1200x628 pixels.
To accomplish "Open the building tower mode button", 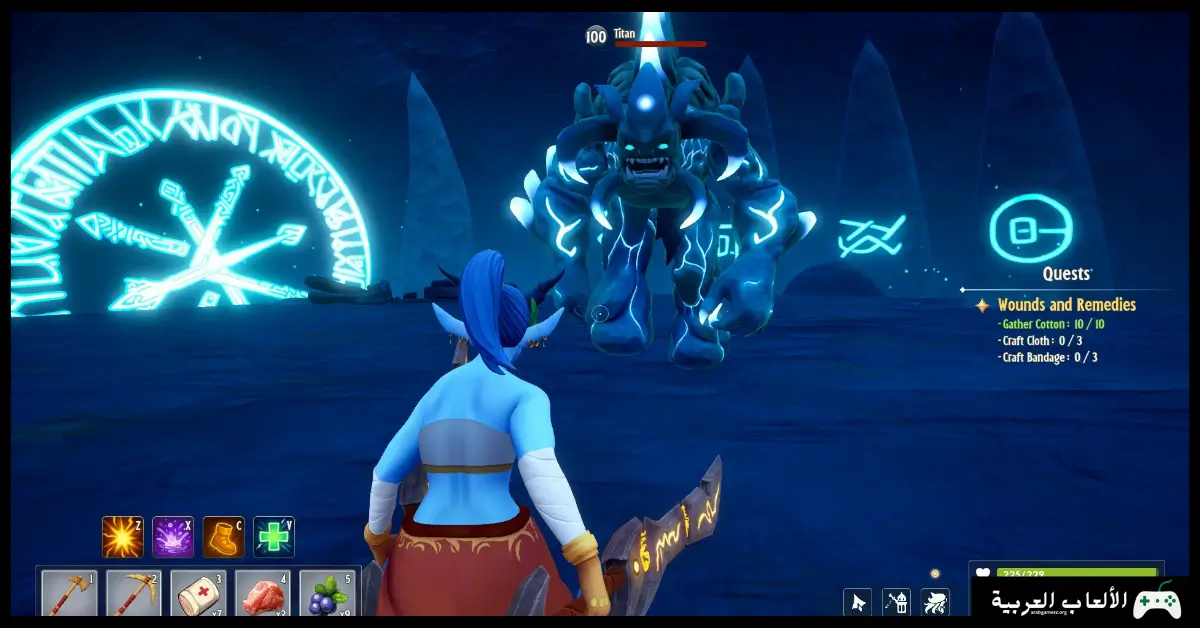I will (896, 602).
